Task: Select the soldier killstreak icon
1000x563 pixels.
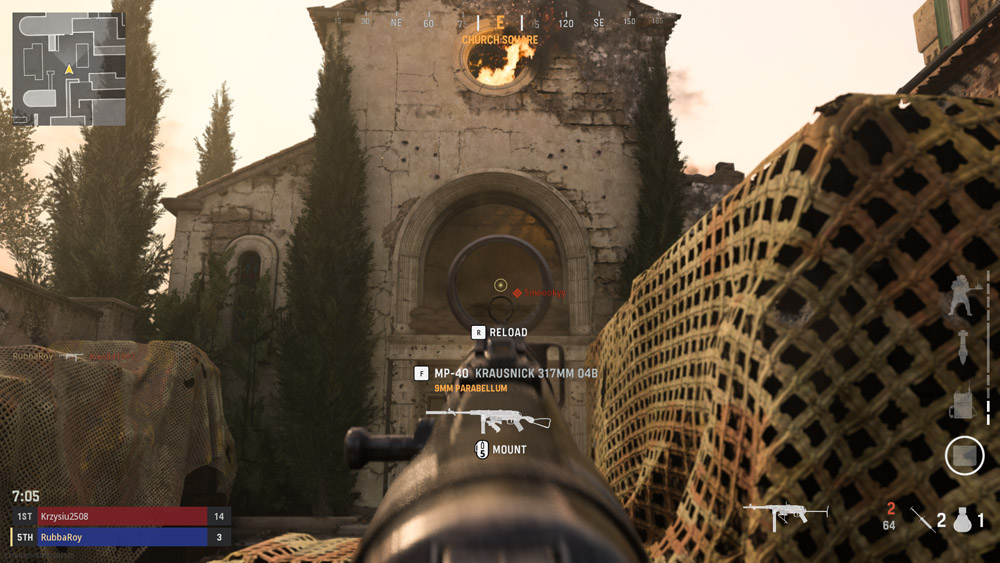Action: [963, 294]
